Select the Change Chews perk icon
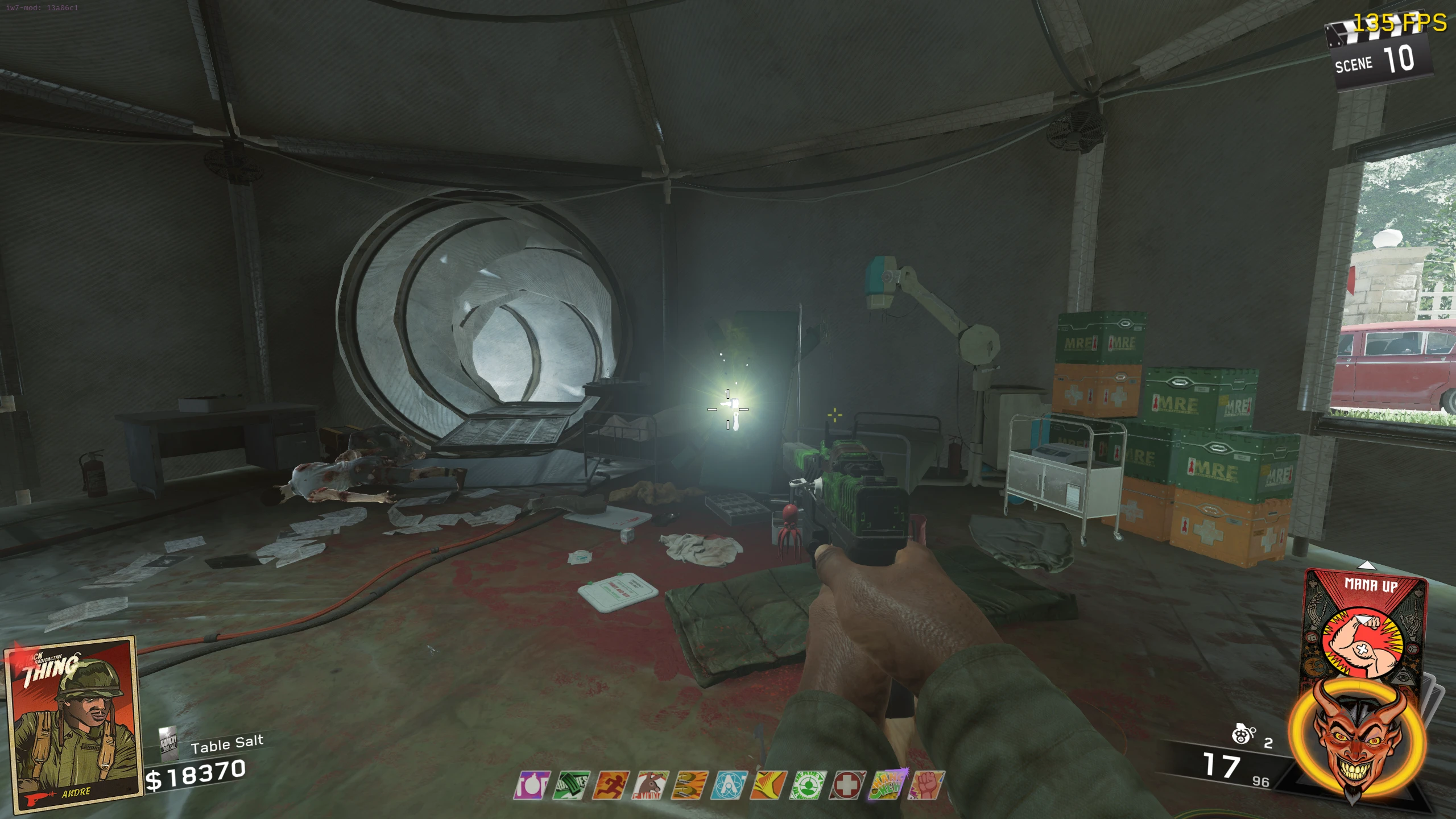 click(x=887, y=785)
